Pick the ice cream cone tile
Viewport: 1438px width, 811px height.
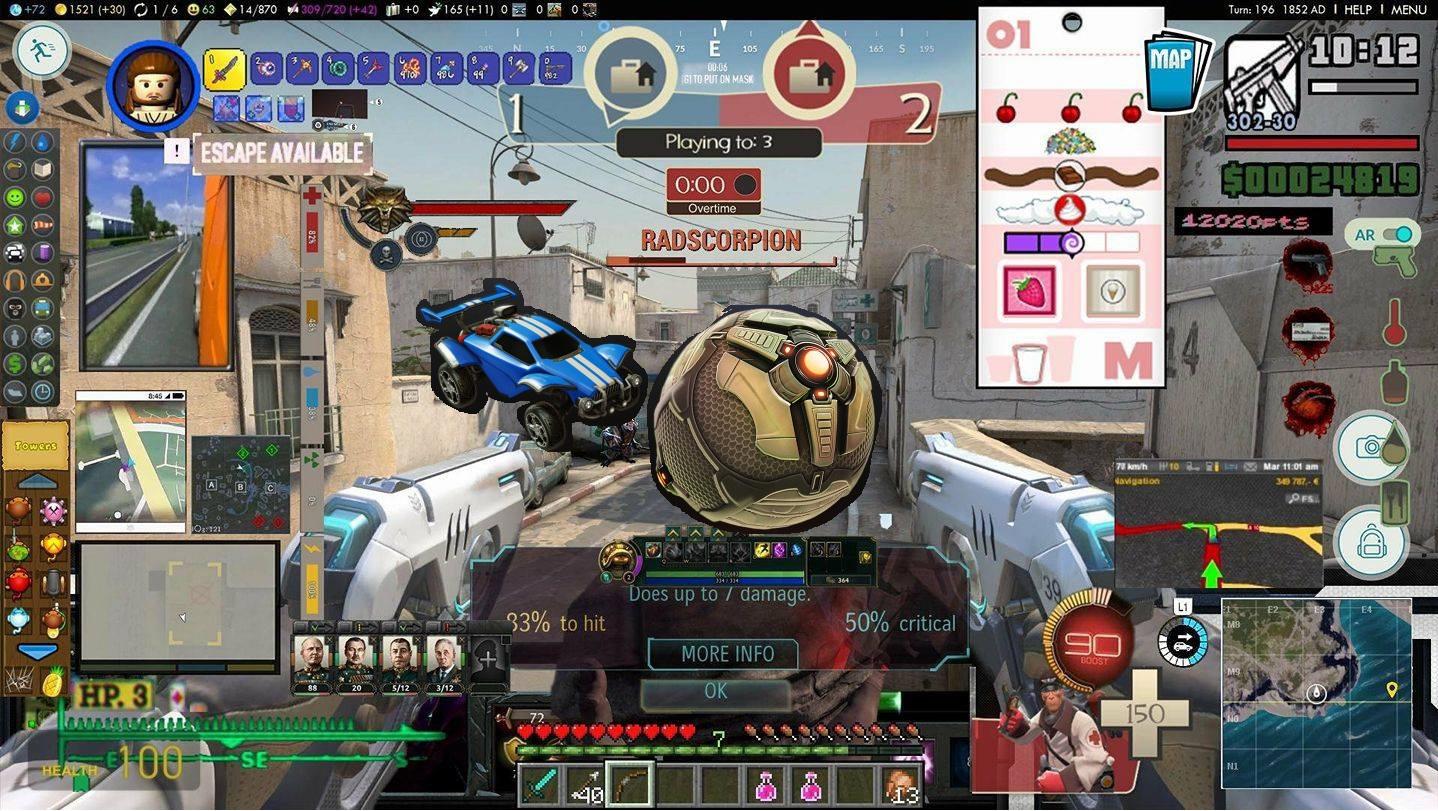click(x=1112, y=292)
